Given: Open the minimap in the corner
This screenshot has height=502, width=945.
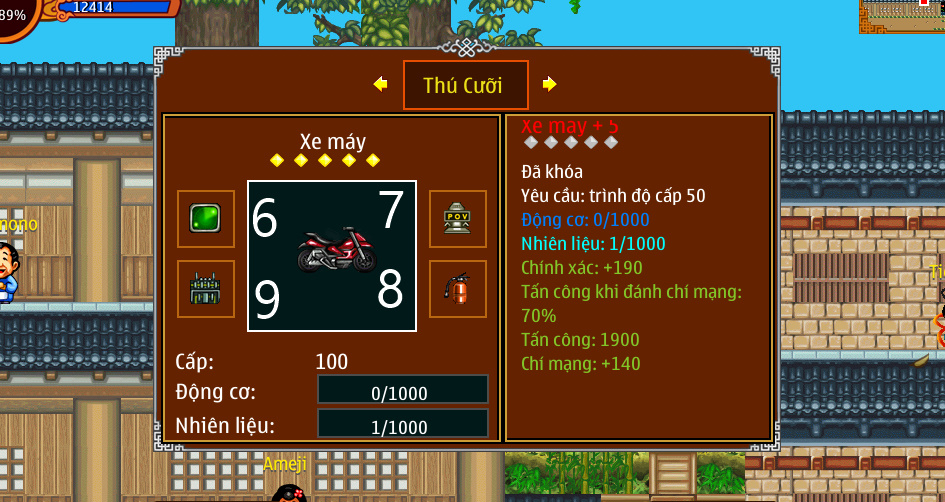Looking at the screenshot, I should coord(901,16).
